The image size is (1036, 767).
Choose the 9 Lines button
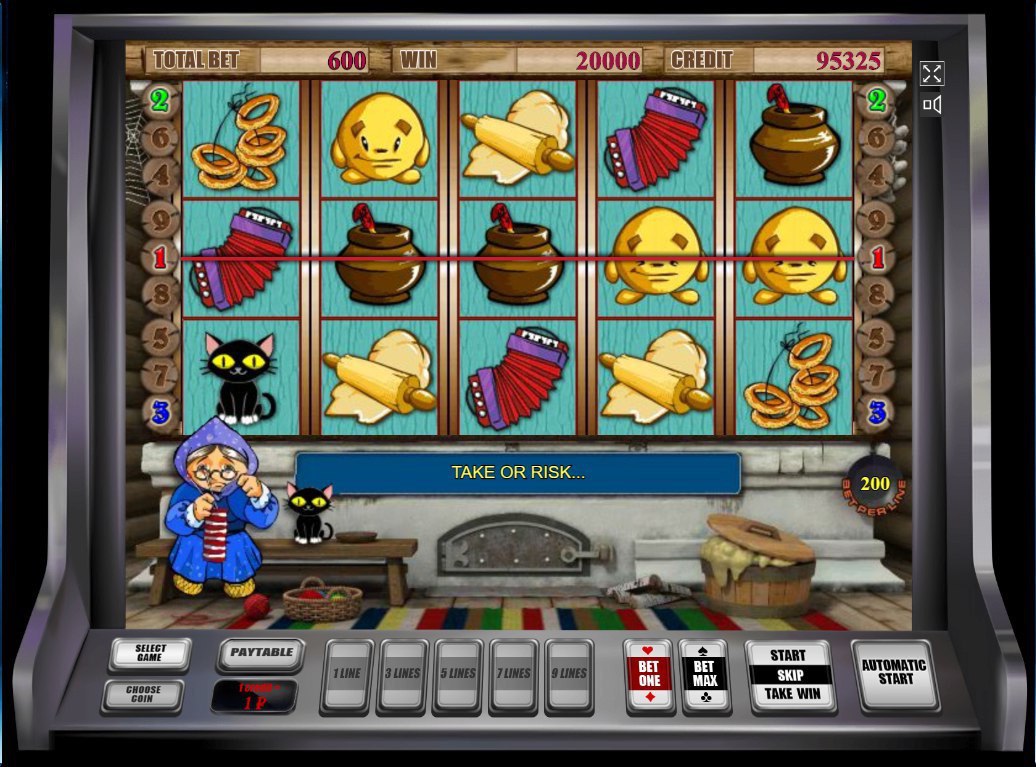[569, 675]
